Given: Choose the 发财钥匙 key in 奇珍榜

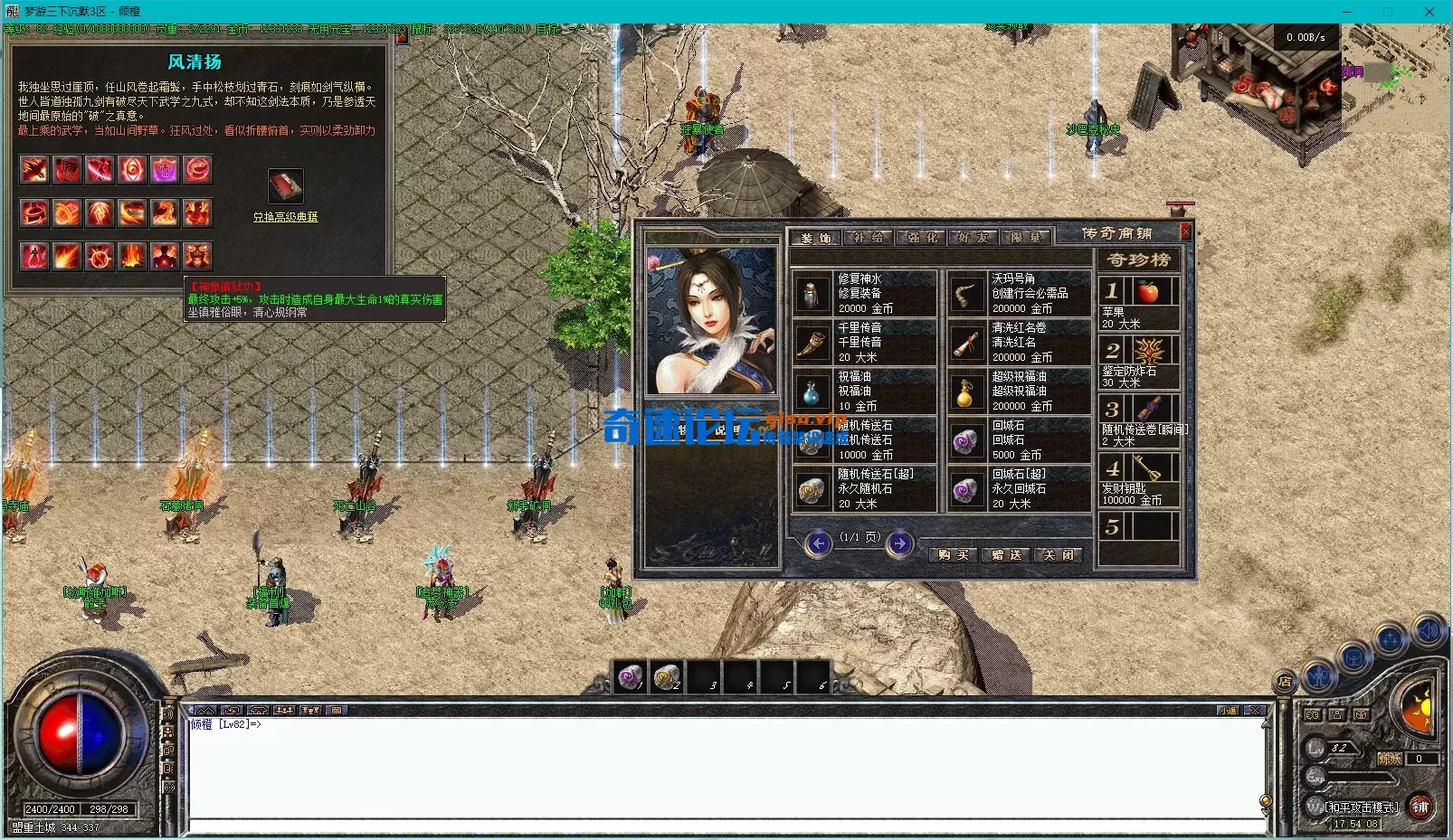Looking at the screenshot, I should tap(1147, 468).
